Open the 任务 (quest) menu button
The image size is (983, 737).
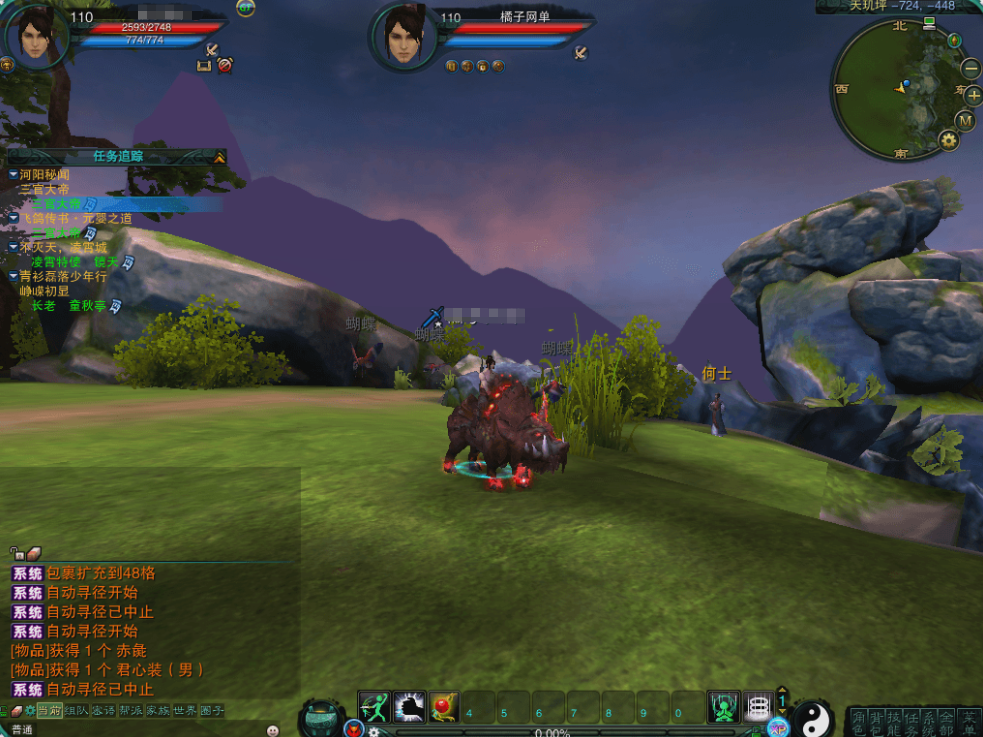(911, 722)
